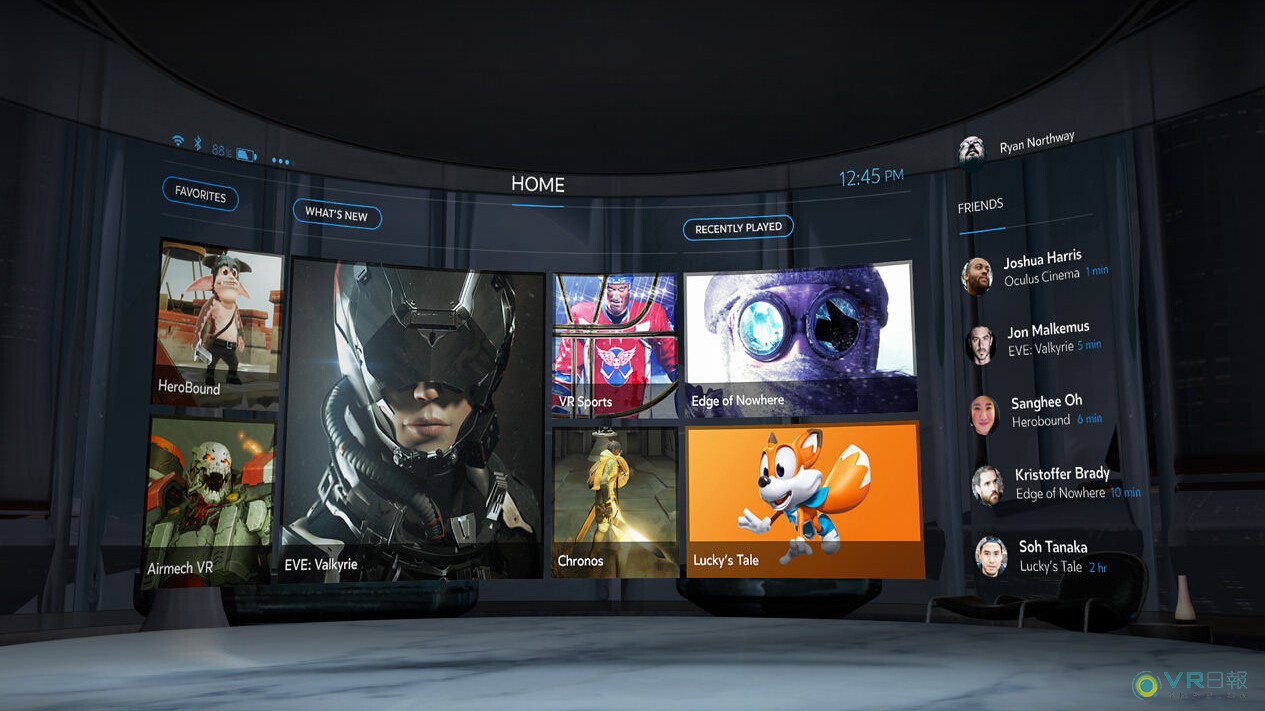The width and height of the screenshot is (1265, 711).
Task: Choose Sanghee Oh from friends
Action: pyautogui.click(x=1040, y=411)
